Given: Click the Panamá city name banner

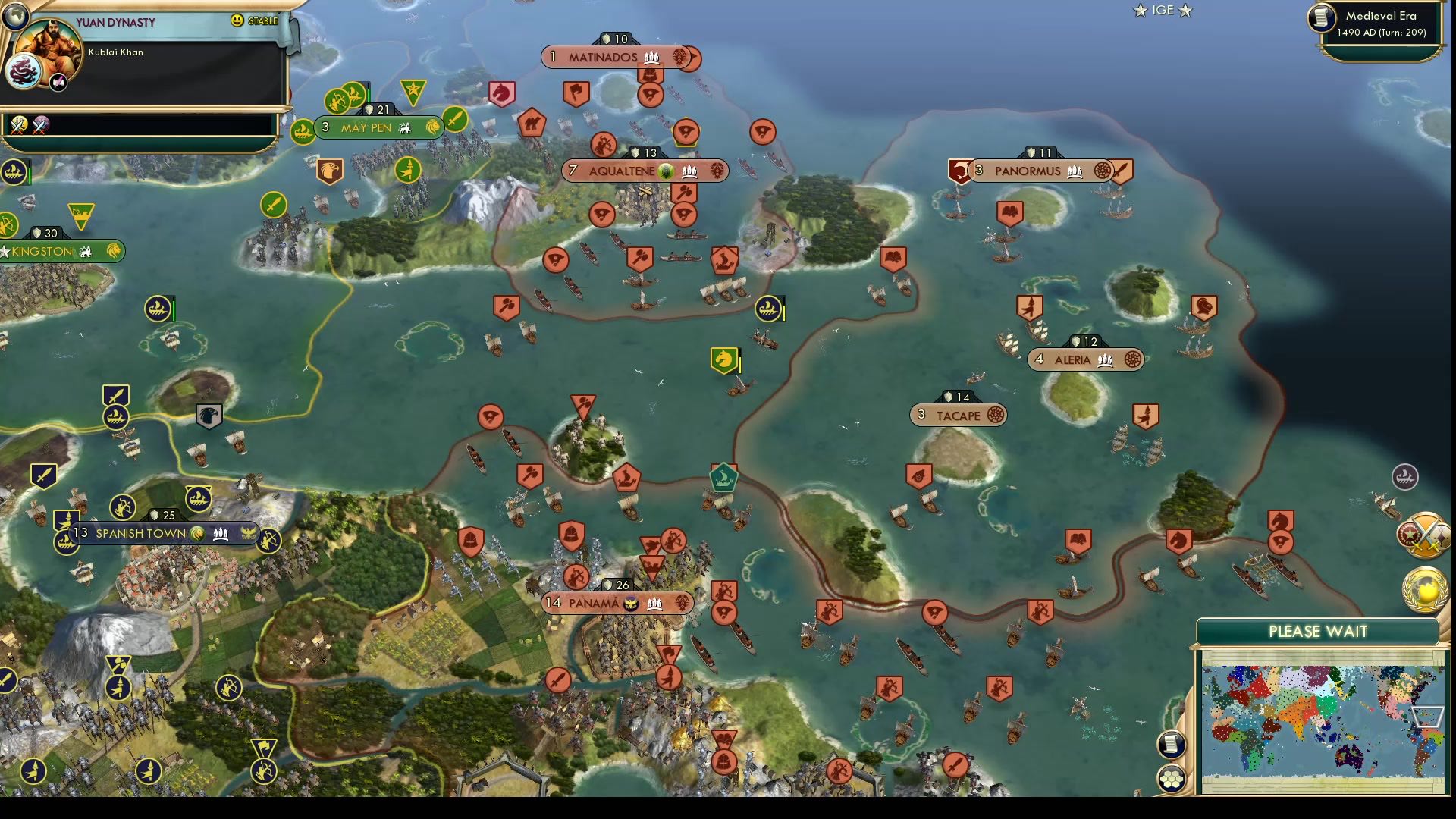Looking at the screenshot, I should tap(614, 603).
